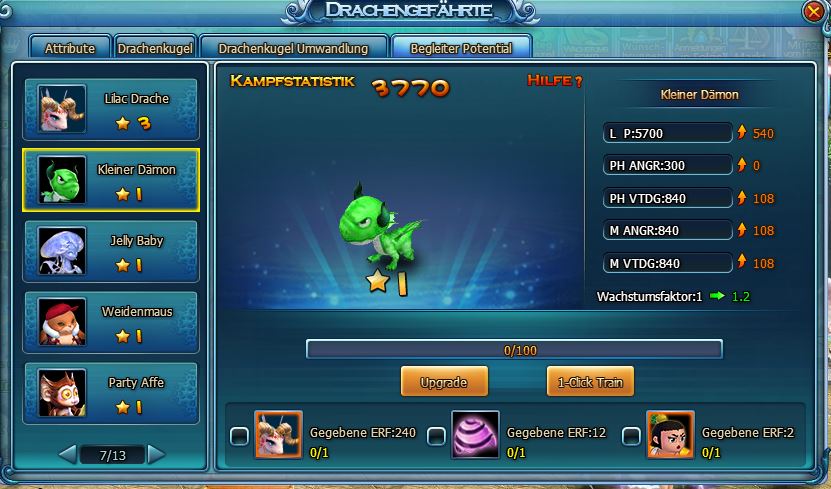Switch to the Attribute tab
The height and width of the screenshot is (489, 831).
tap(69, 48)
